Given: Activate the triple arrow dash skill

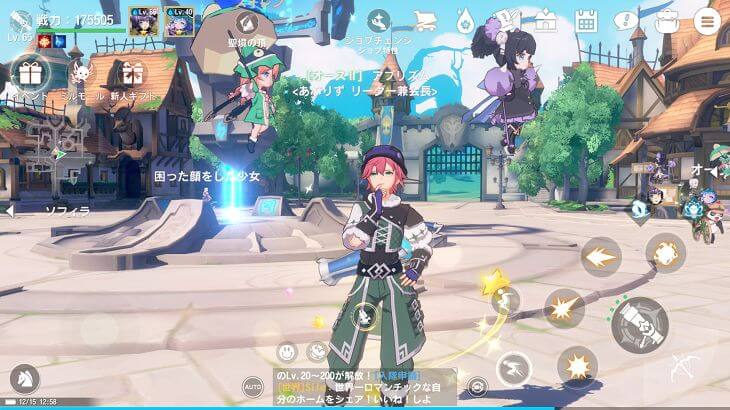Looking at the screenshot, I should pos(600,257).
